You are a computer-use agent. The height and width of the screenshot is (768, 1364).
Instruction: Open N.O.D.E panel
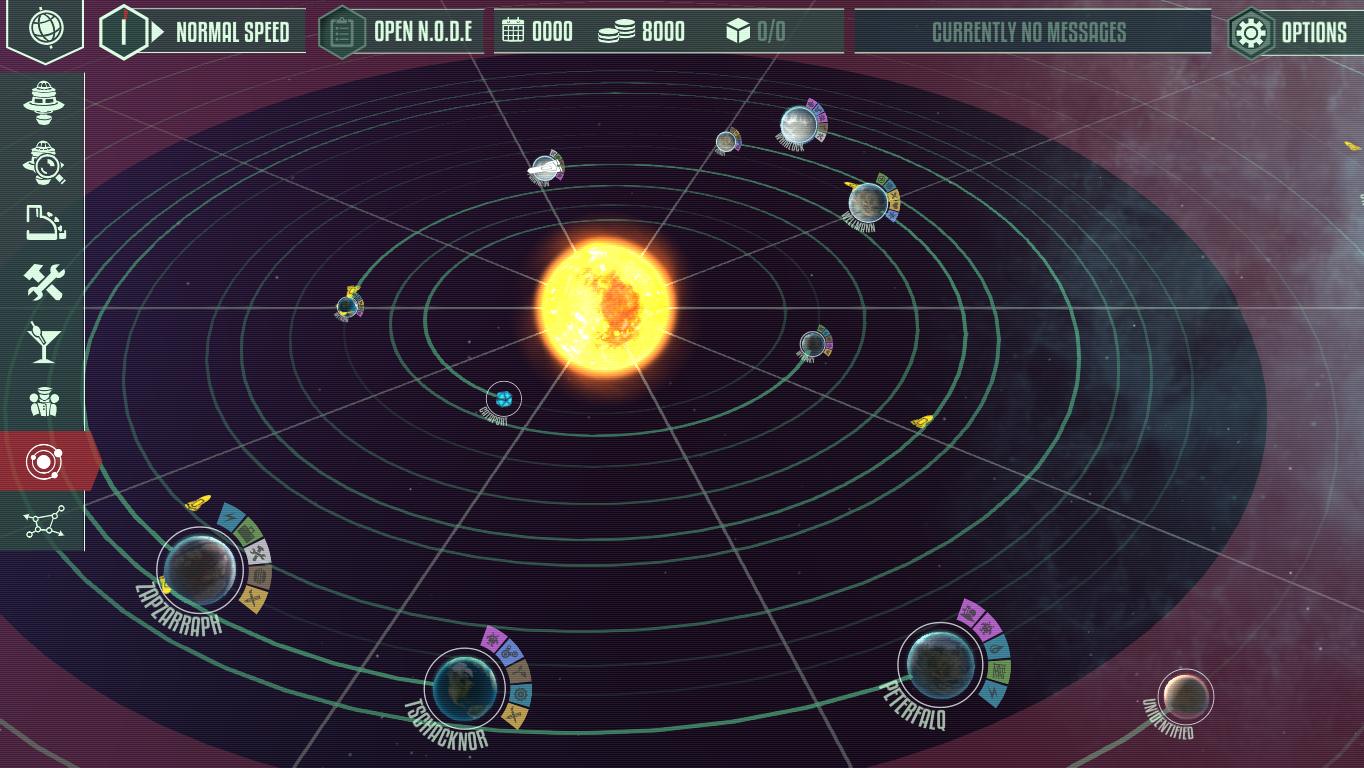point(400,32)
